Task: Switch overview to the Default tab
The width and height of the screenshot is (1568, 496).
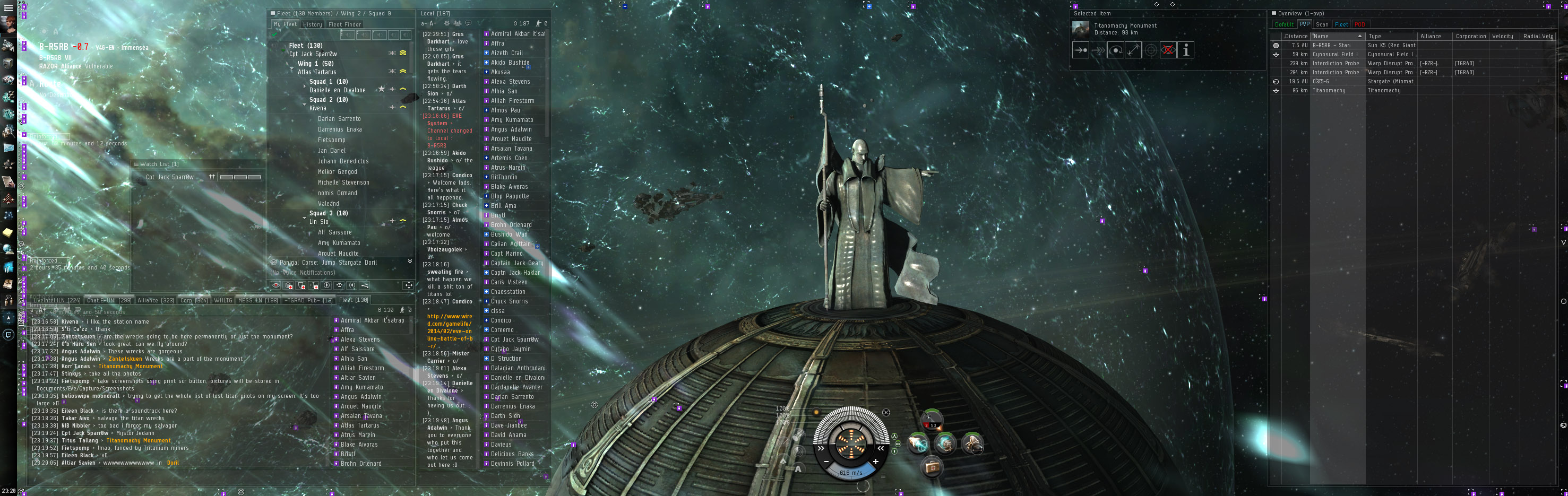Action: pos(1283,25)
